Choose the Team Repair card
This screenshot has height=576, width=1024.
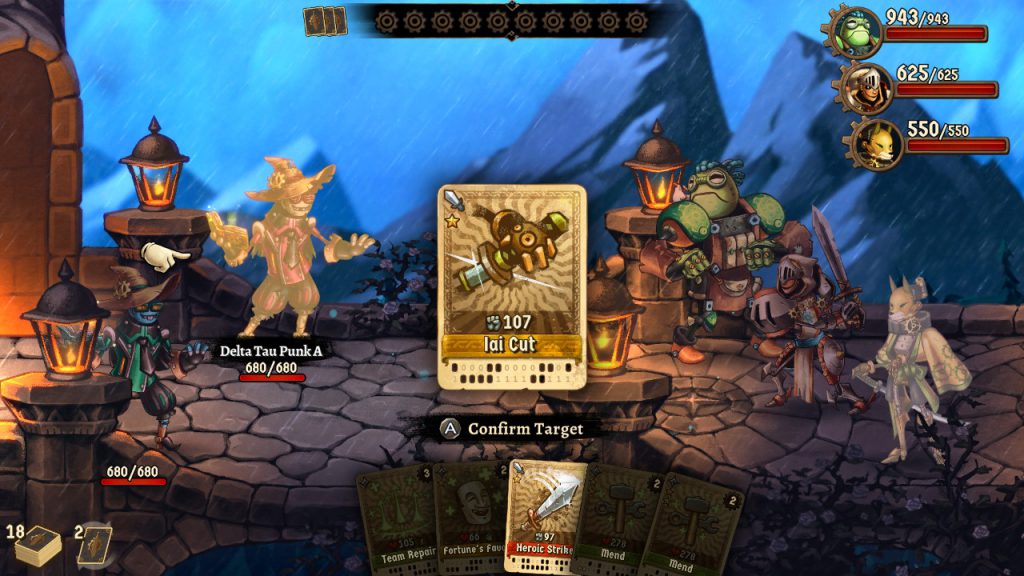(397, 520)
